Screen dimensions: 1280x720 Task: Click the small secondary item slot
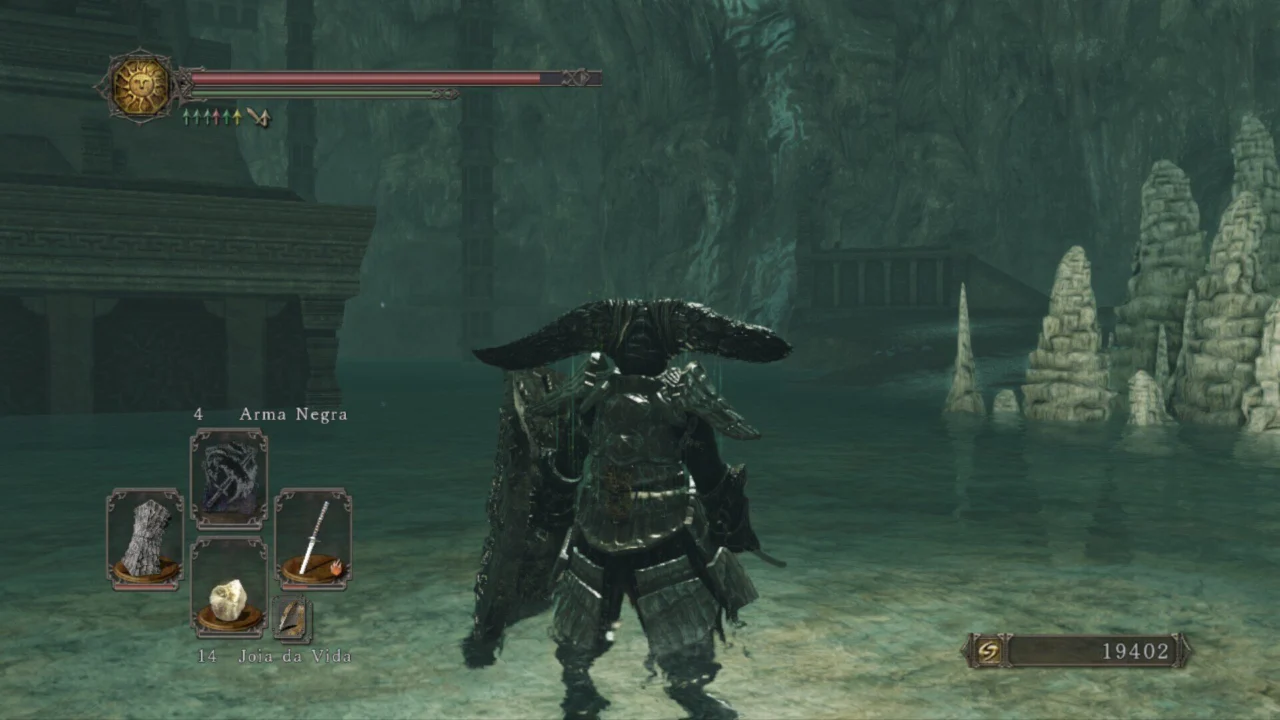point(291,619)
